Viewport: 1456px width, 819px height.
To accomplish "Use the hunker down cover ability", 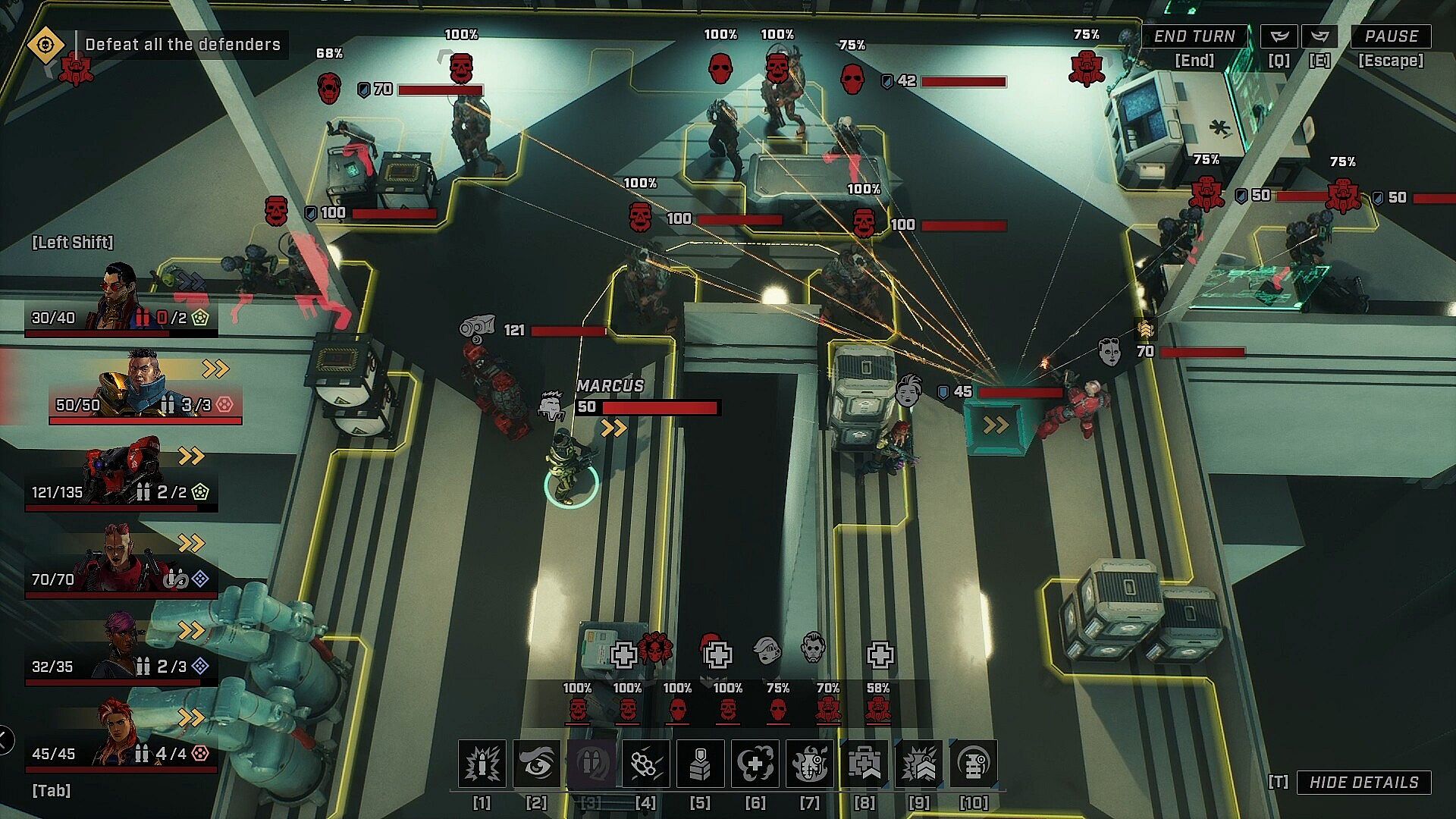I will coord(700,764).
